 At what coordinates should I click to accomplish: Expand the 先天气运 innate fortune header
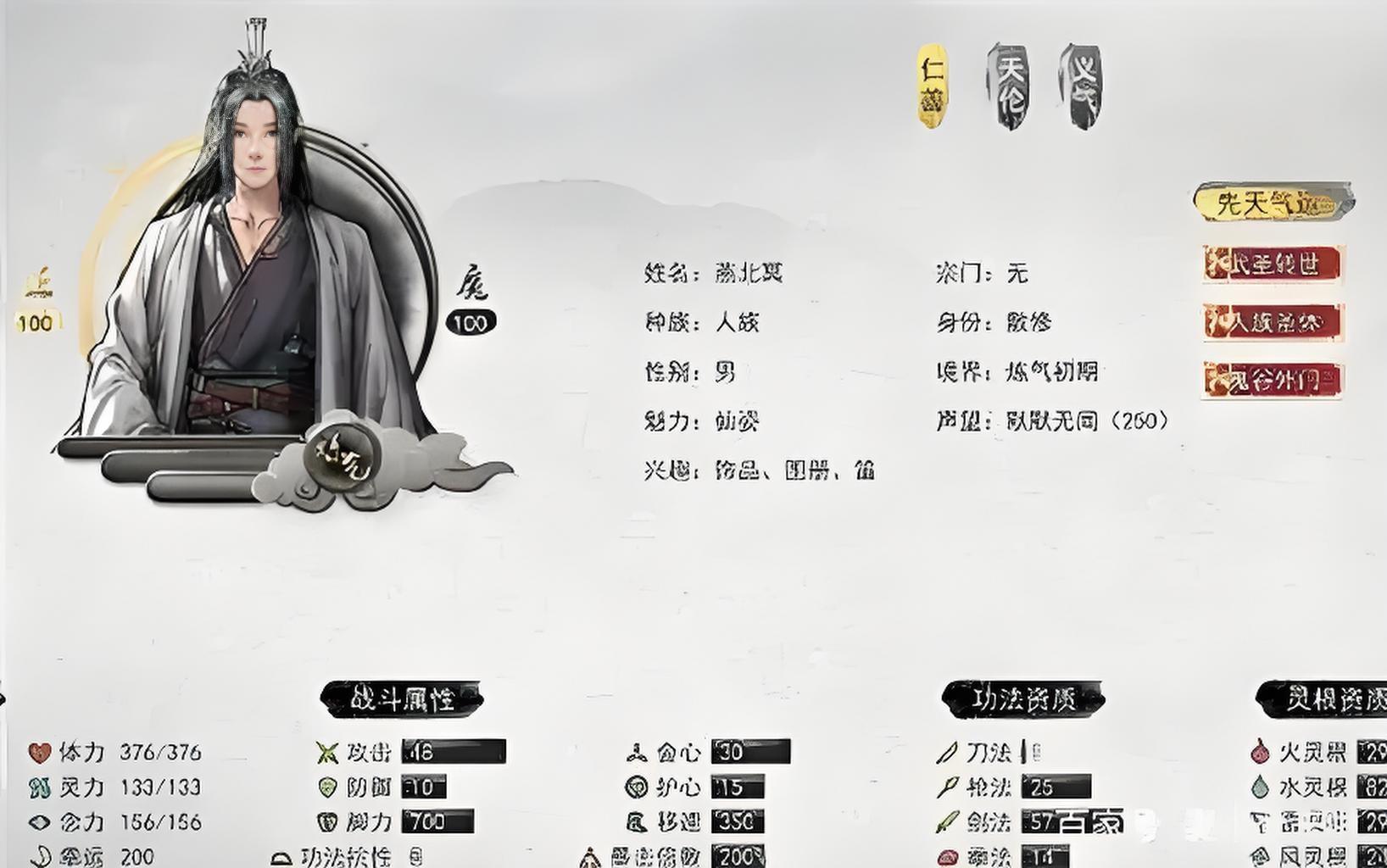(1272, 199)
